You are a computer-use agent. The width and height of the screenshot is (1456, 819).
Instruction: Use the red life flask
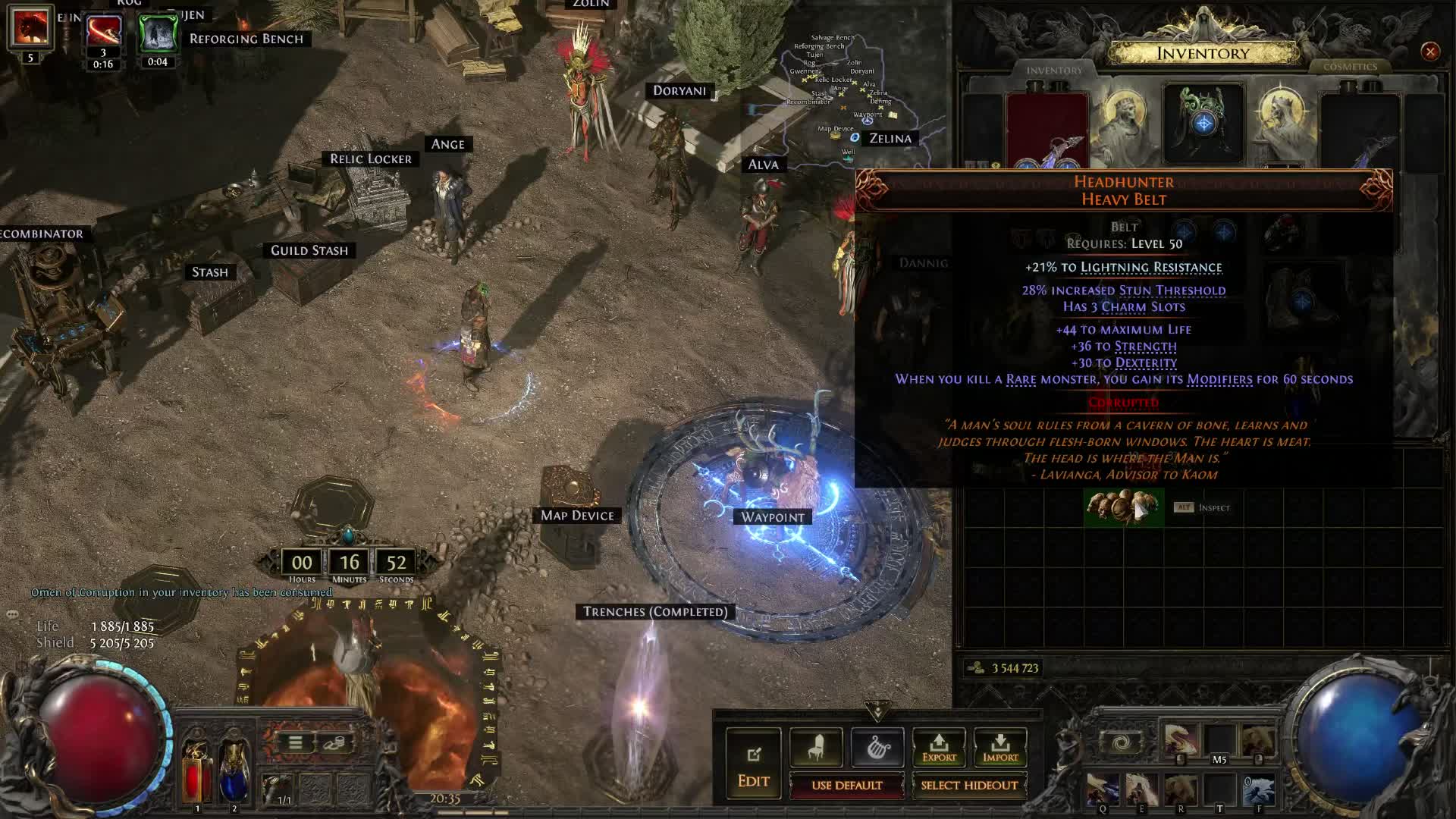(197, 770)
